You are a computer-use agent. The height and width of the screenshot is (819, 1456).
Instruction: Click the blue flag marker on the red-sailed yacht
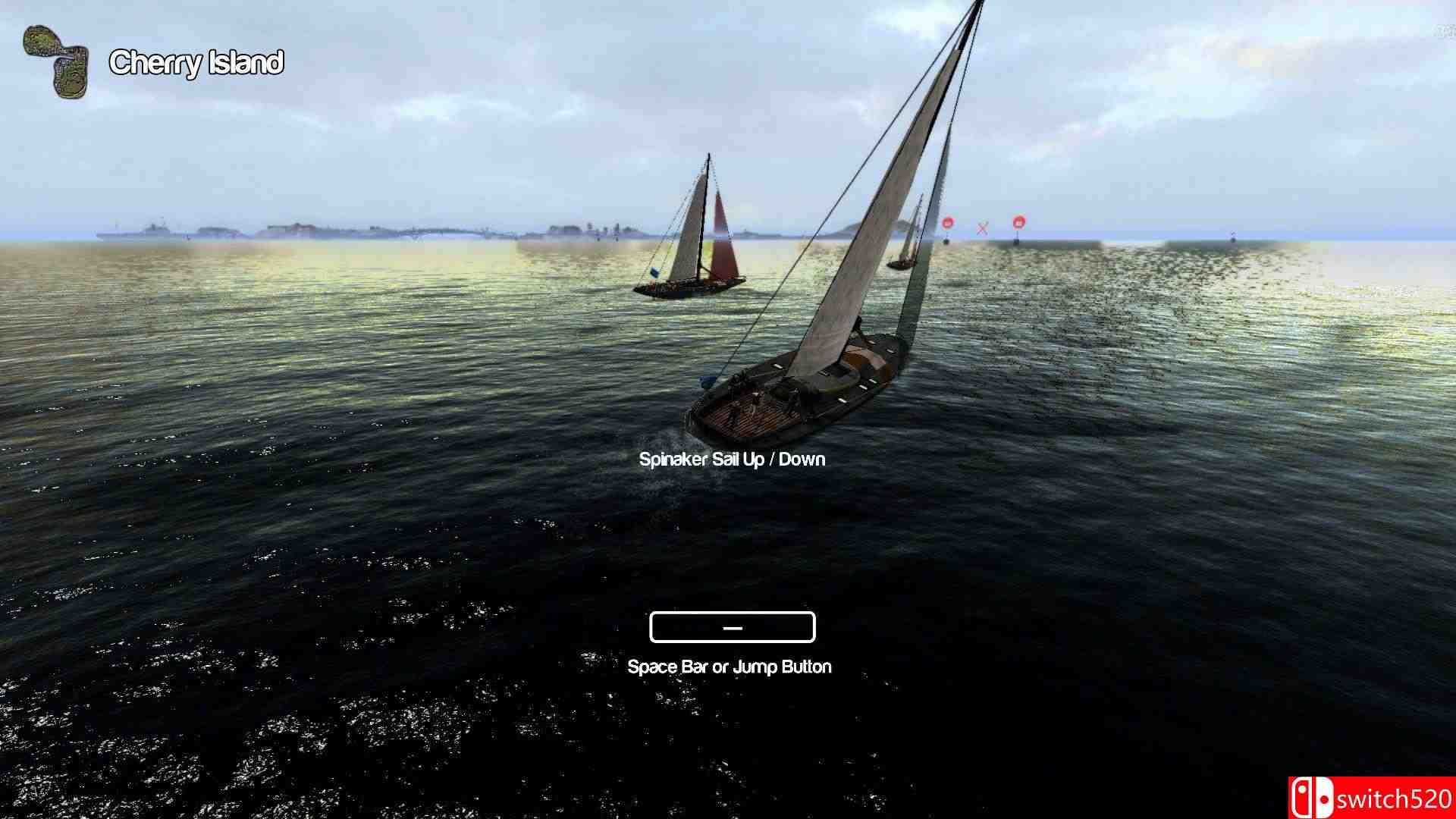(x=654, y=272)
